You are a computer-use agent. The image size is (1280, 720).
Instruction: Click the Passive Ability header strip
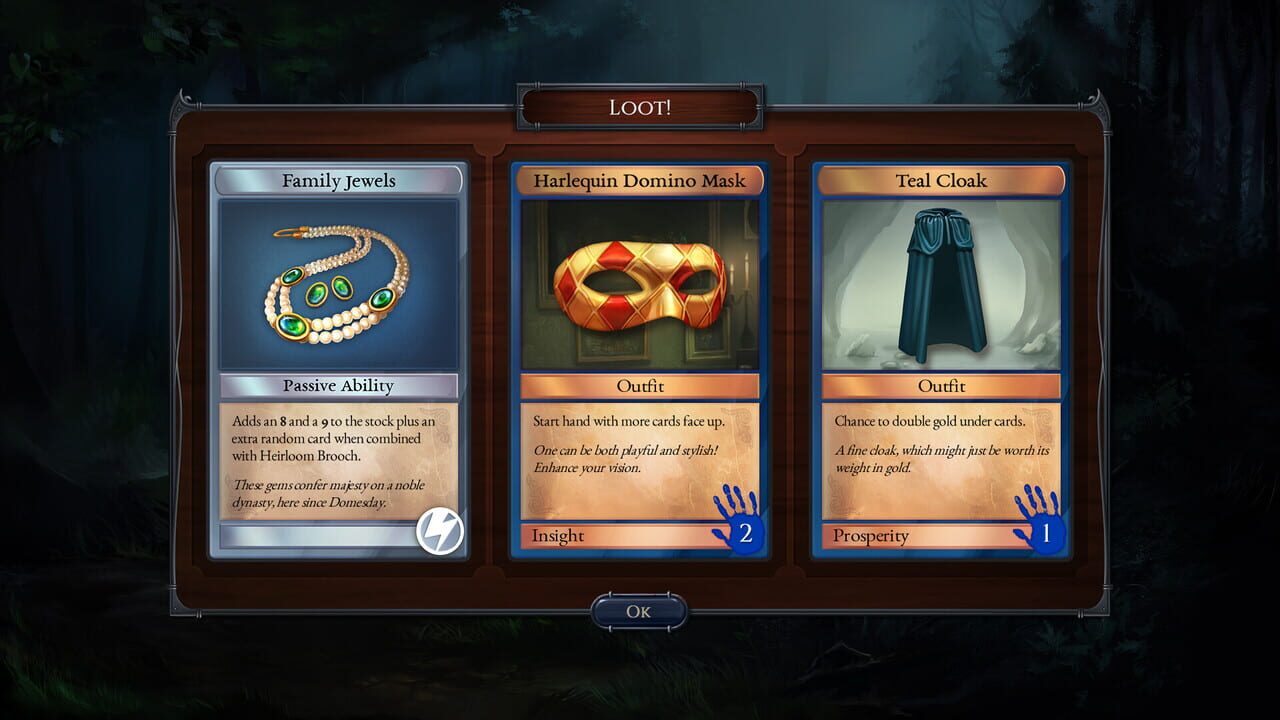[x=338, y=386]
